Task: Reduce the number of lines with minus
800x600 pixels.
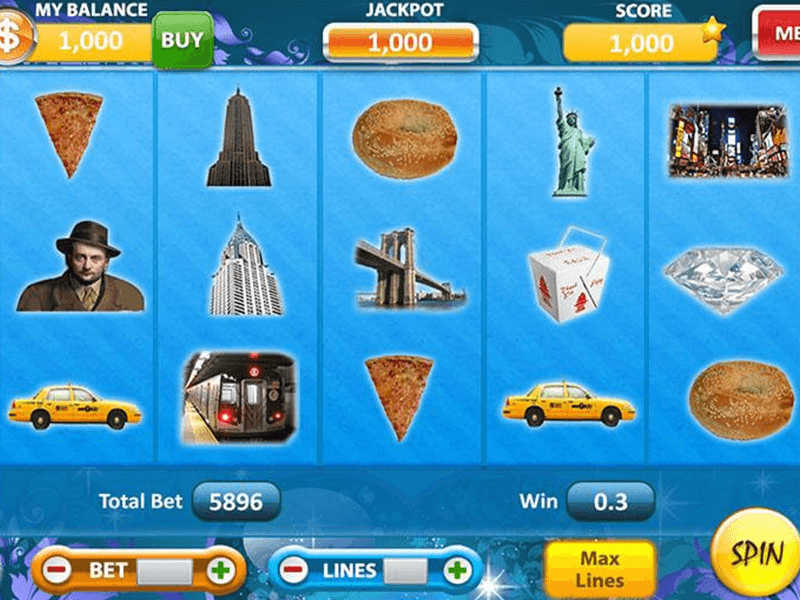Action: (293, 571)
